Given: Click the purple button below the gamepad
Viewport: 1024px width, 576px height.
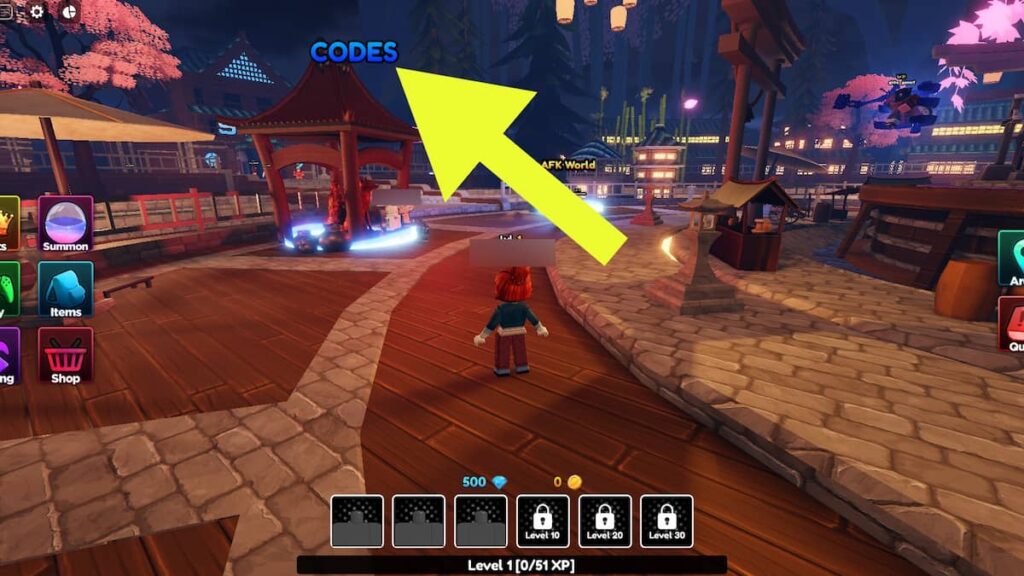Looking at the screenshot, I should click(8, 355).
